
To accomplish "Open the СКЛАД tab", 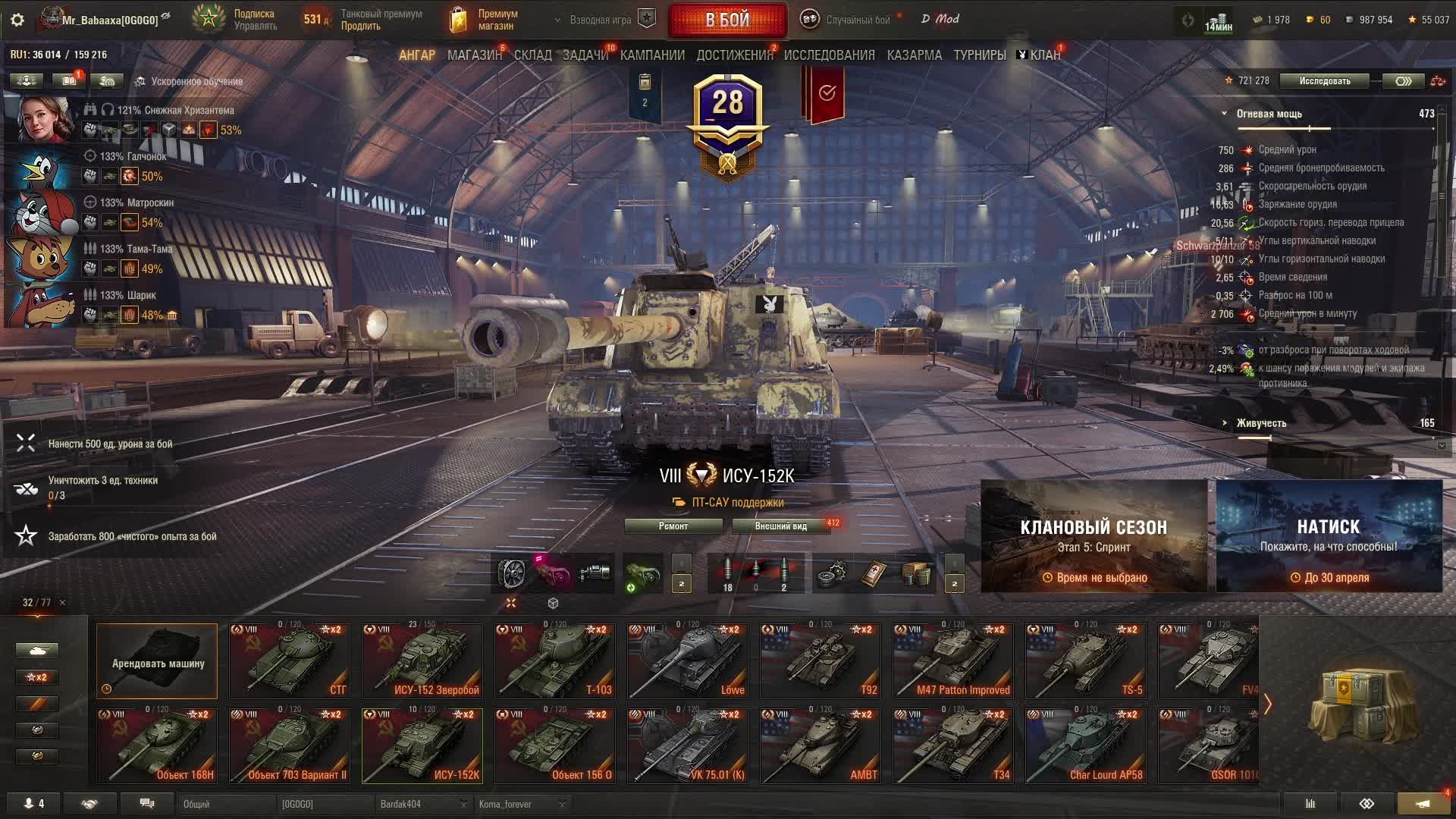I will [x=532, y=55].
